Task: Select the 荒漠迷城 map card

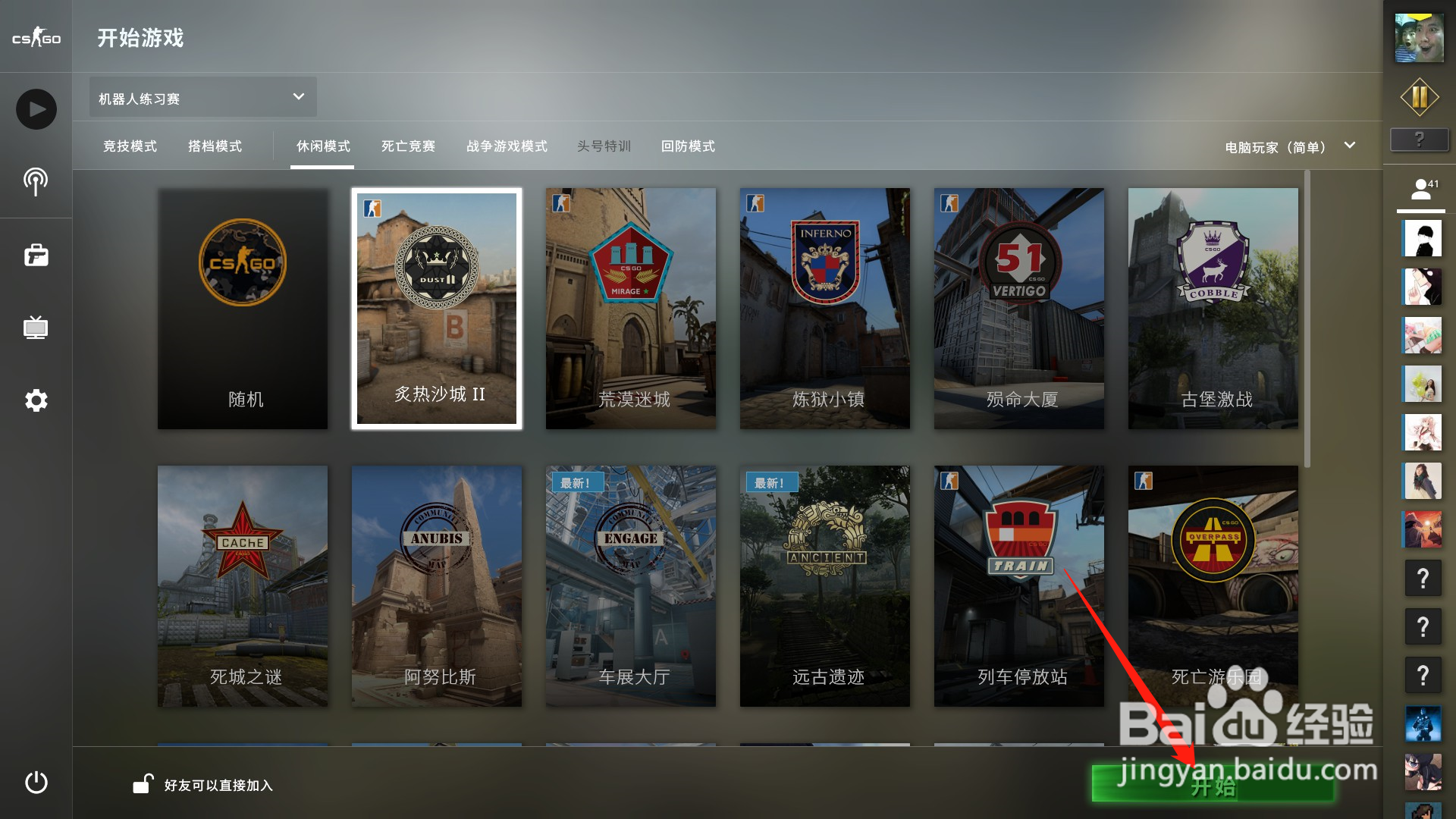Action: 630,309
